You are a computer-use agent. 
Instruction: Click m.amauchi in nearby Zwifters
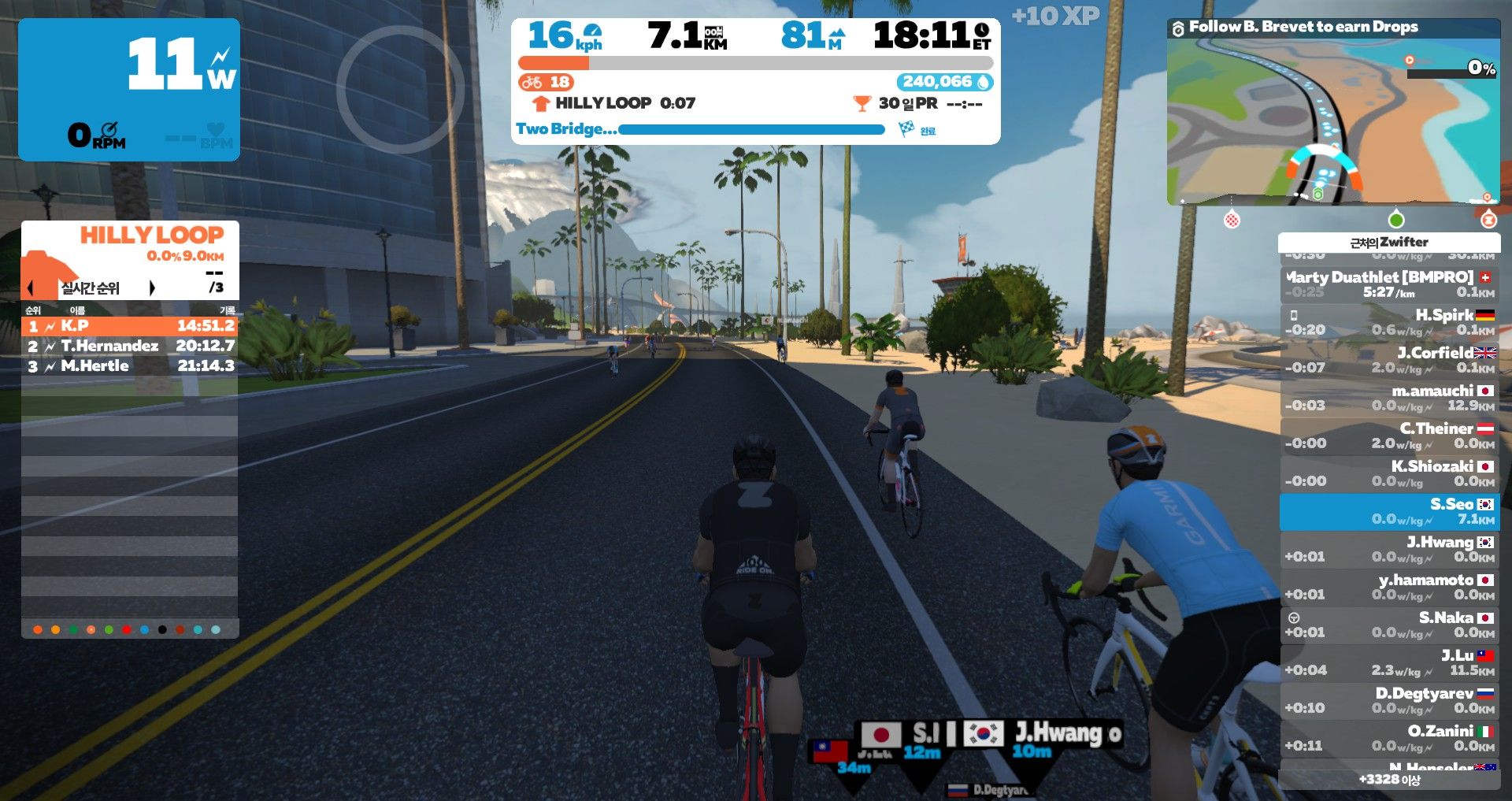[1389, 397]
